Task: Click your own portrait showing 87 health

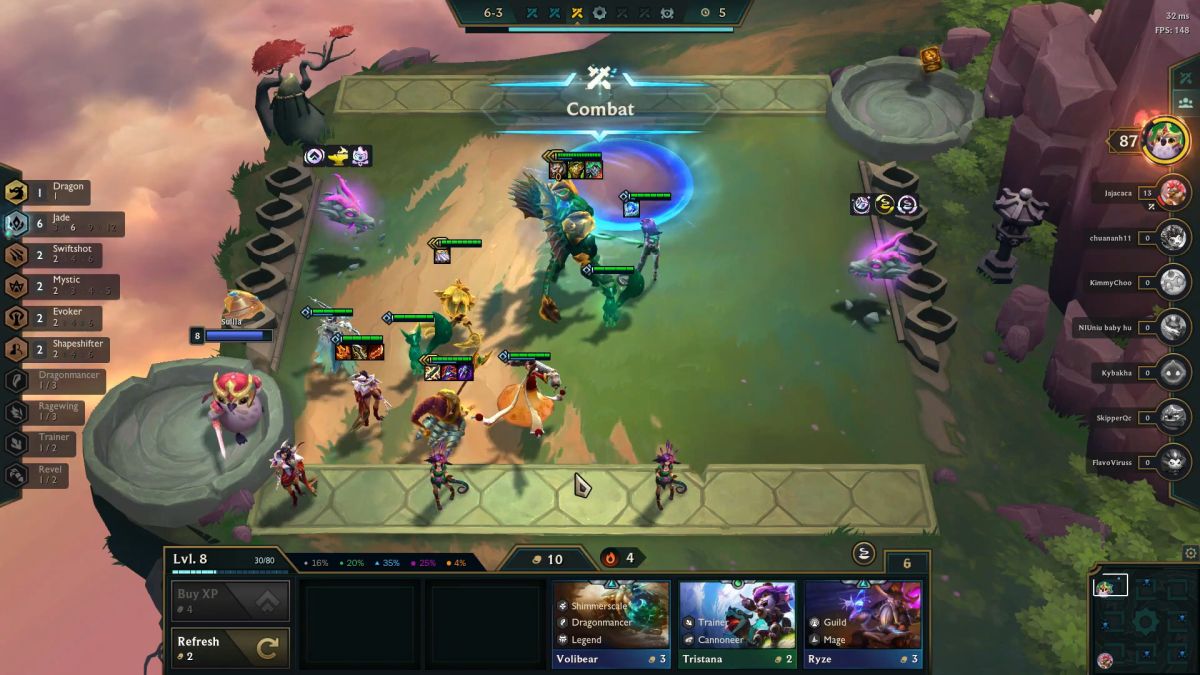Action: 1164,141
